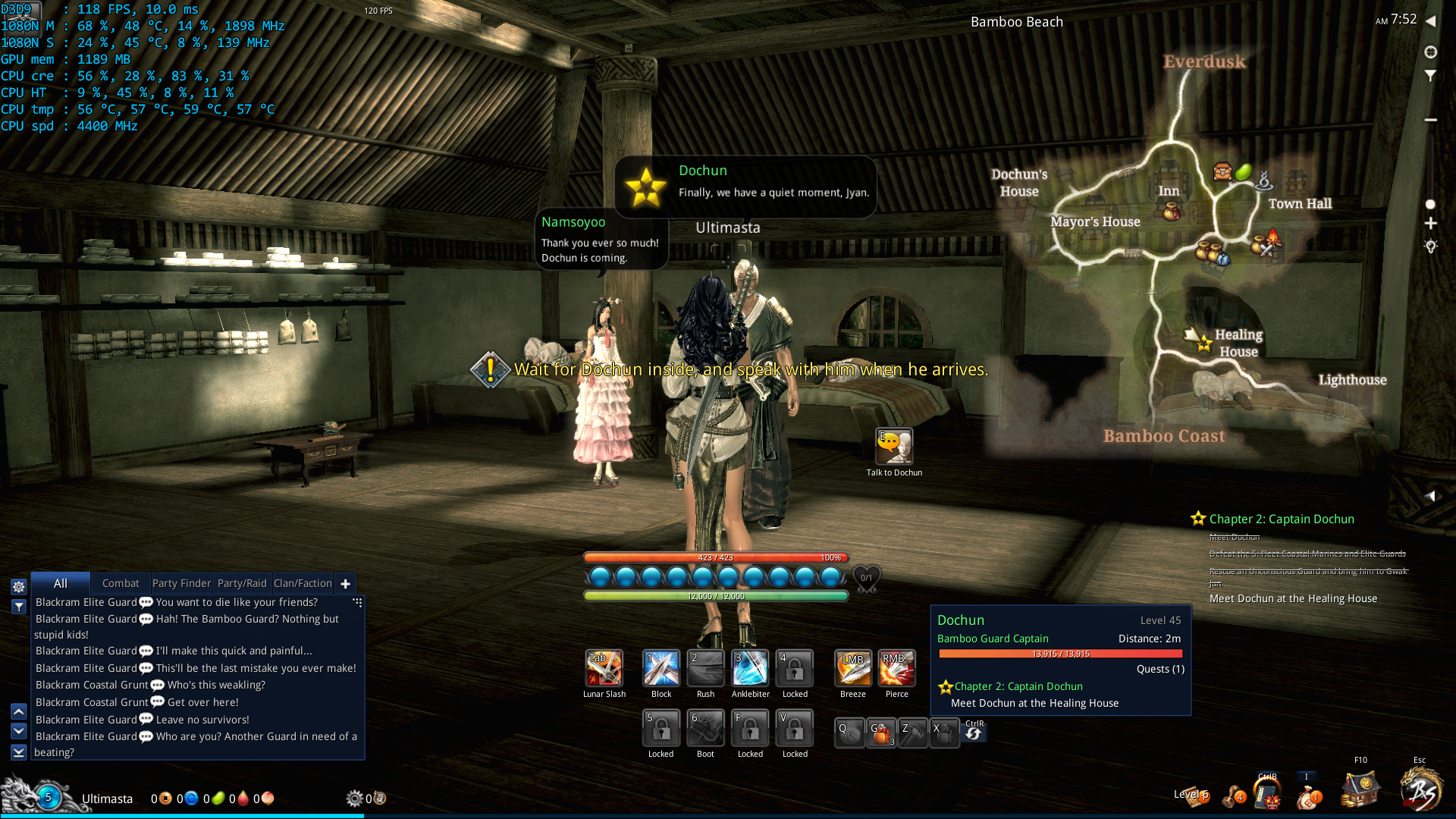This screenshot has width=1456, height=819.
Task: Activate the Lunar Slash skill
Action: (604, 668)
